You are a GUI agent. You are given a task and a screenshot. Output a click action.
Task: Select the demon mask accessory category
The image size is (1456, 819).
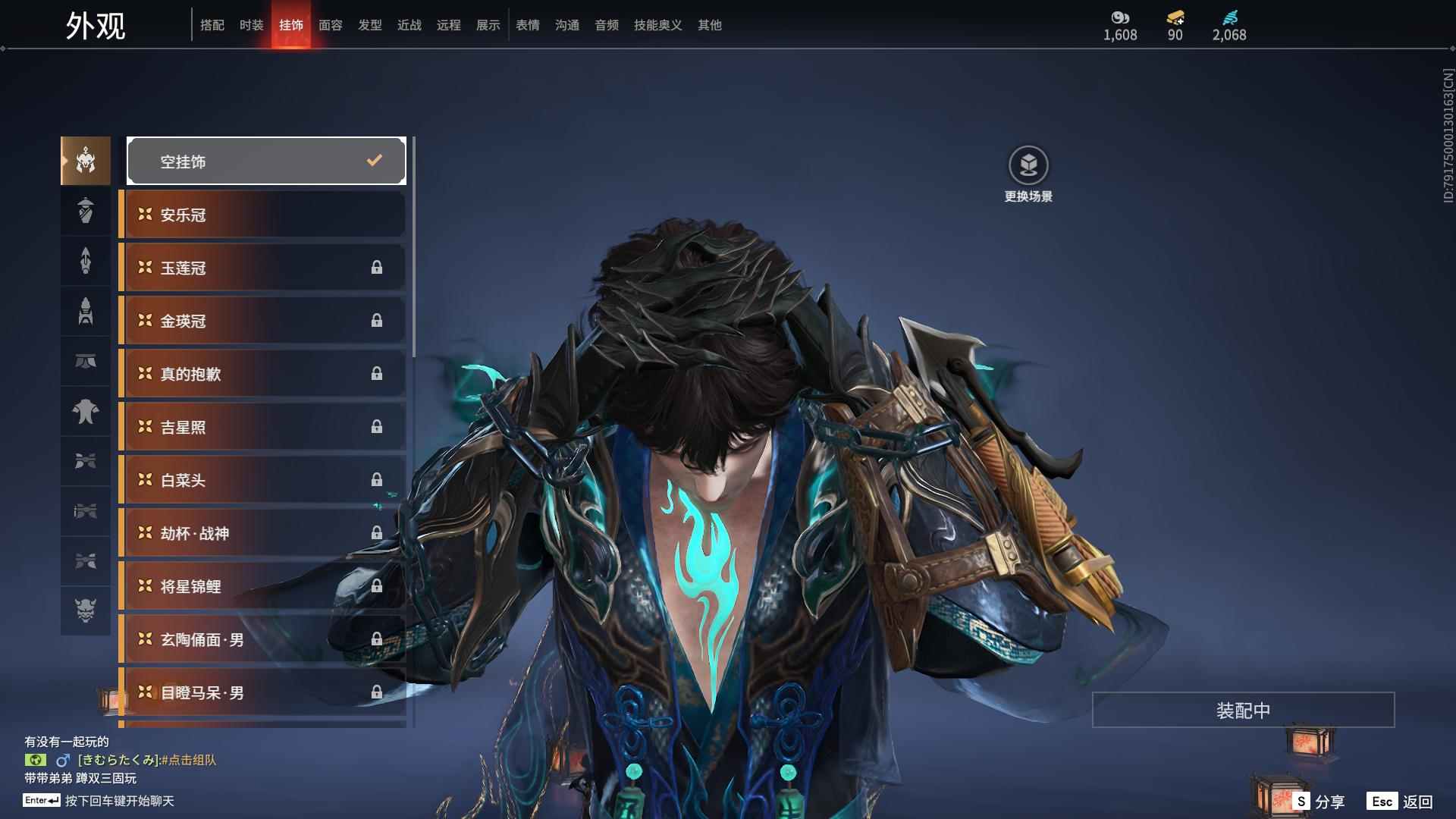(x=86, y=610)
